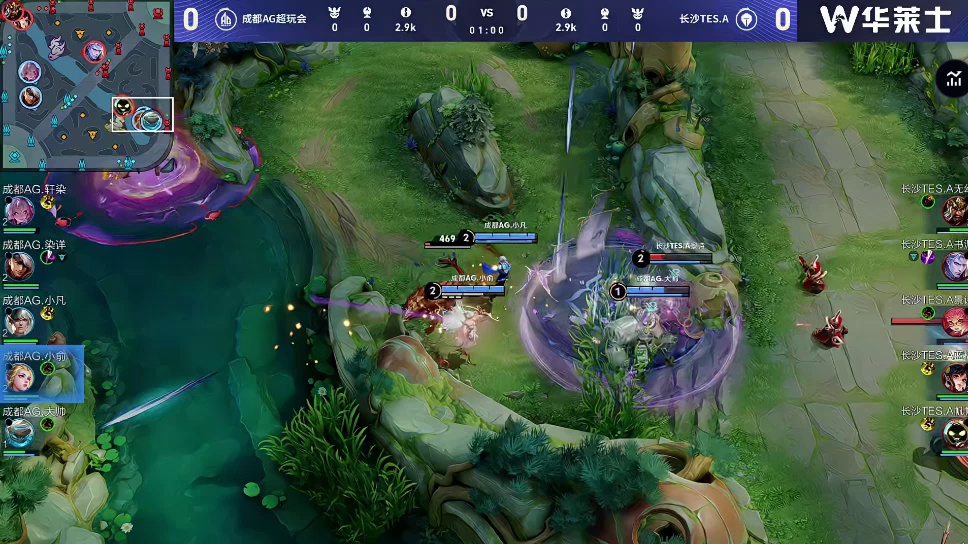
Task: Select the 长沙TES.A team name banner
Action: pos(703,18)
